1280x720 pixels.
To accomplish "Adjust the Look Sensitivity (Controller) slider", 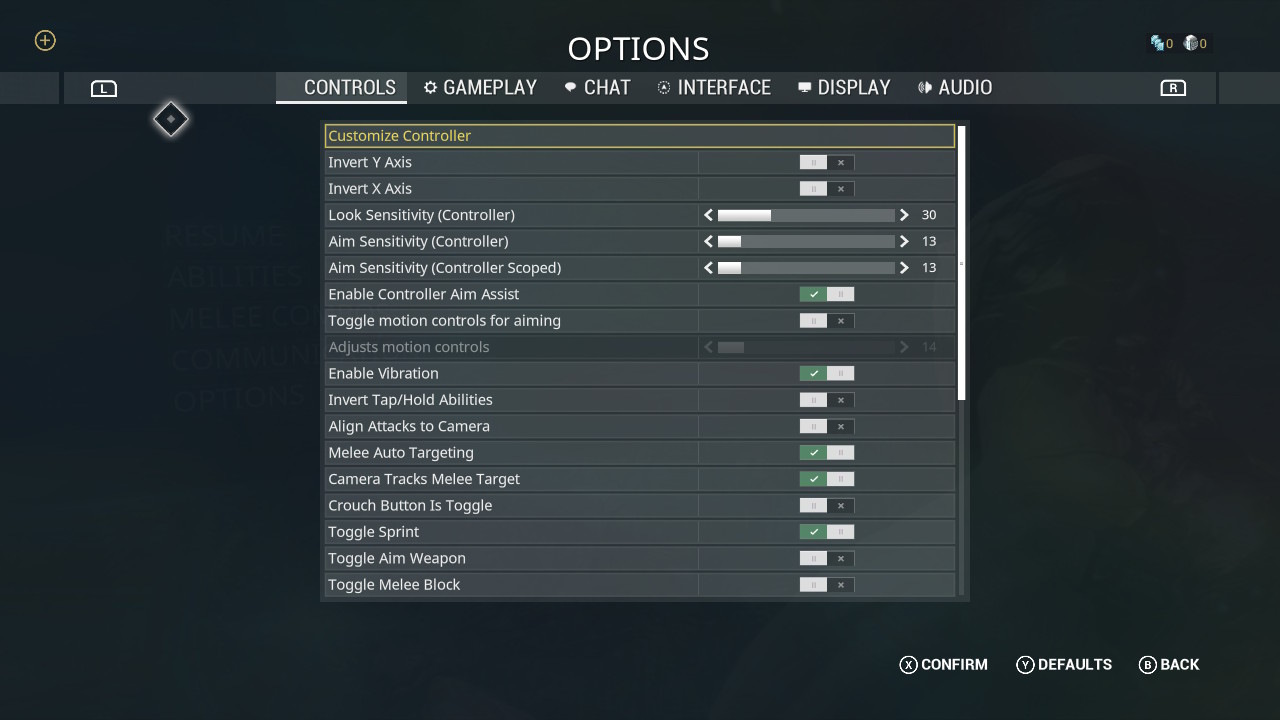I will tap(806, 215).
